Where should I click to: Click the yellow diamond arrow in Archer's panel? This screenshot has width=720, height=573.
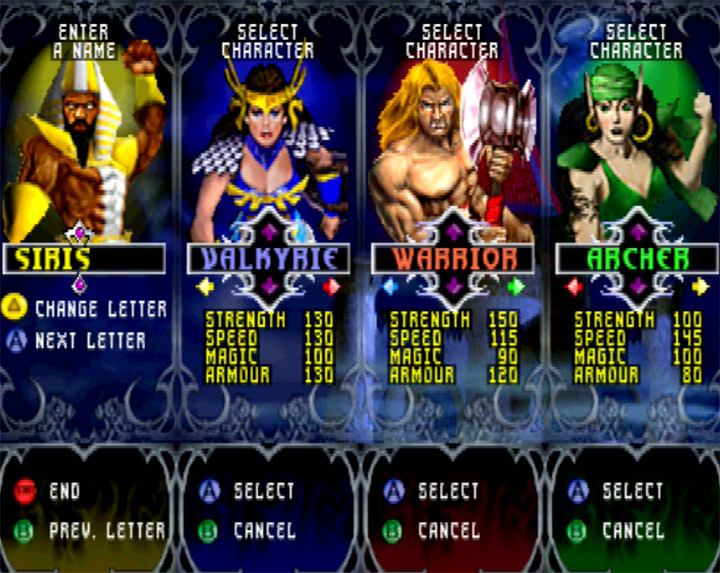point(699,287)
